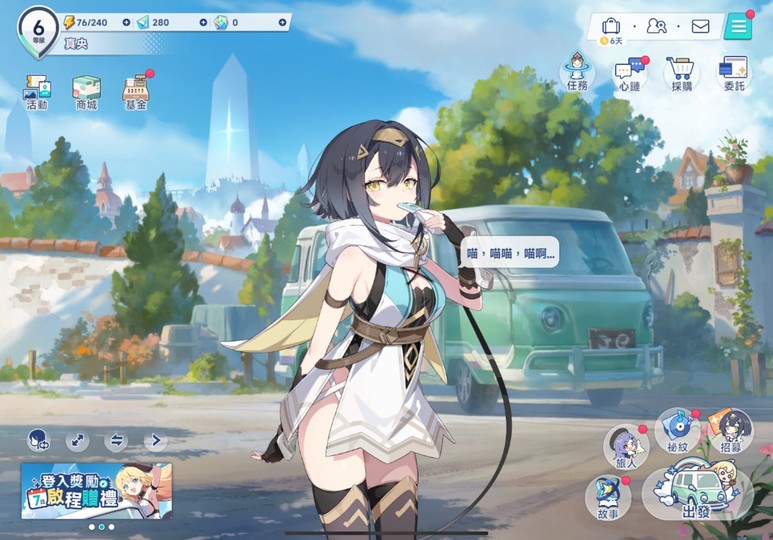Open the 登入獎勵 login reward banner
The height and width of the screenshot is (540, 773).
96,489
